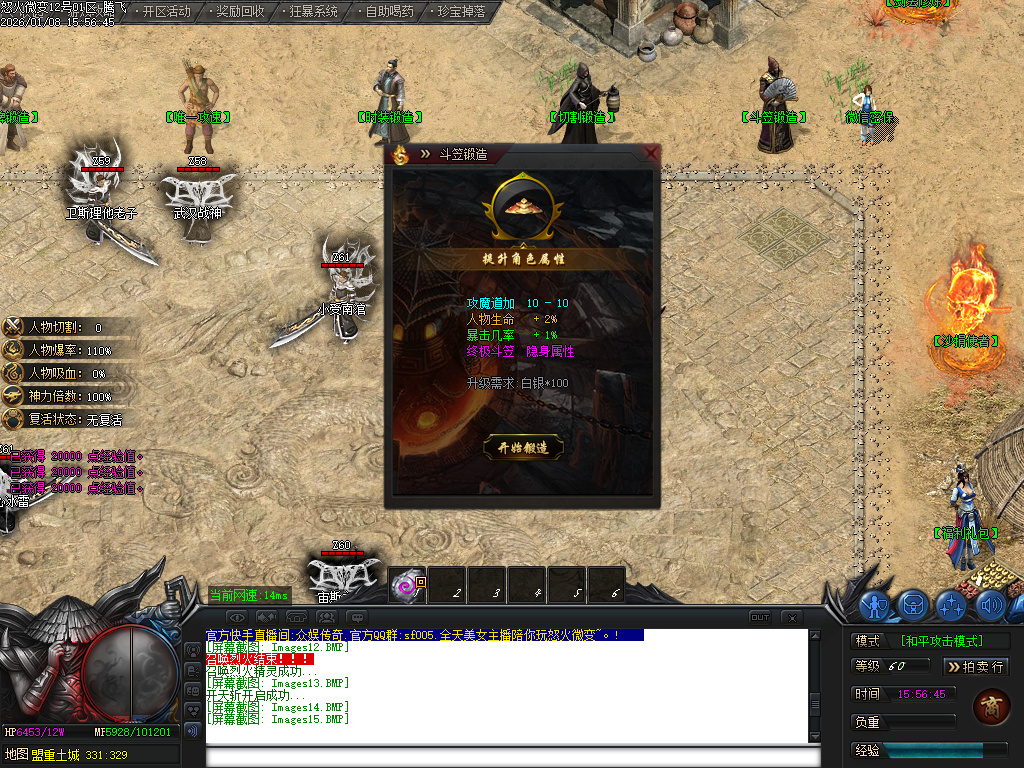Open the 开区活动 menu
The height and width of the screenshot is (768, 1024).
[x=166, y=12]
